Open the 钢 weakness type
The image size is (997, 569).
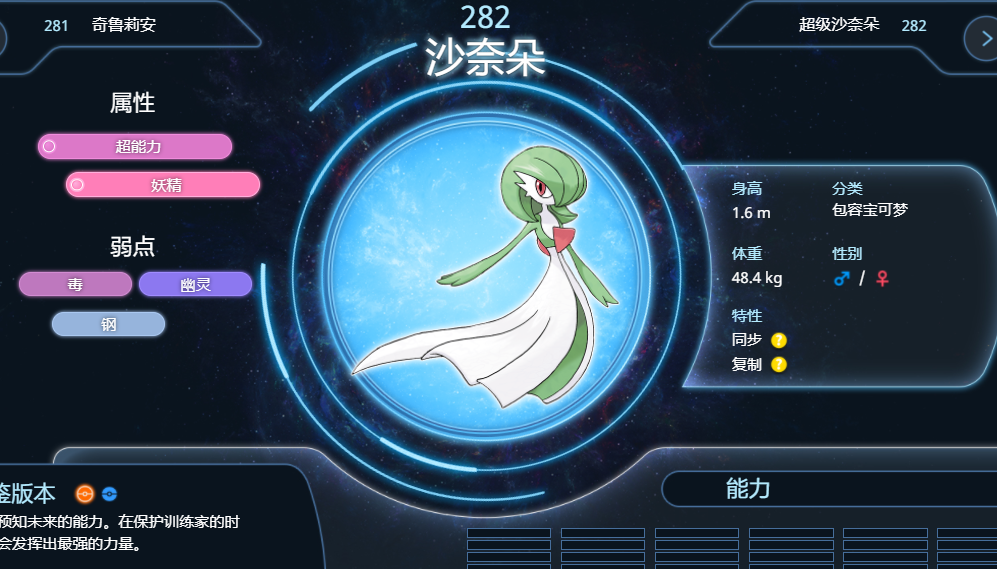point(108,324)
